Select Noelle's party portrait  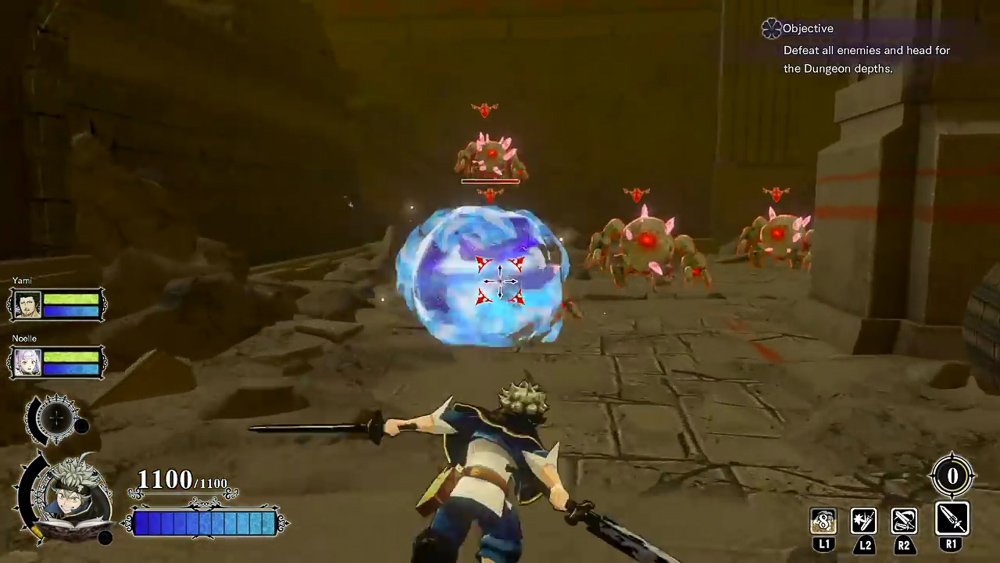[x=26, y=362]
